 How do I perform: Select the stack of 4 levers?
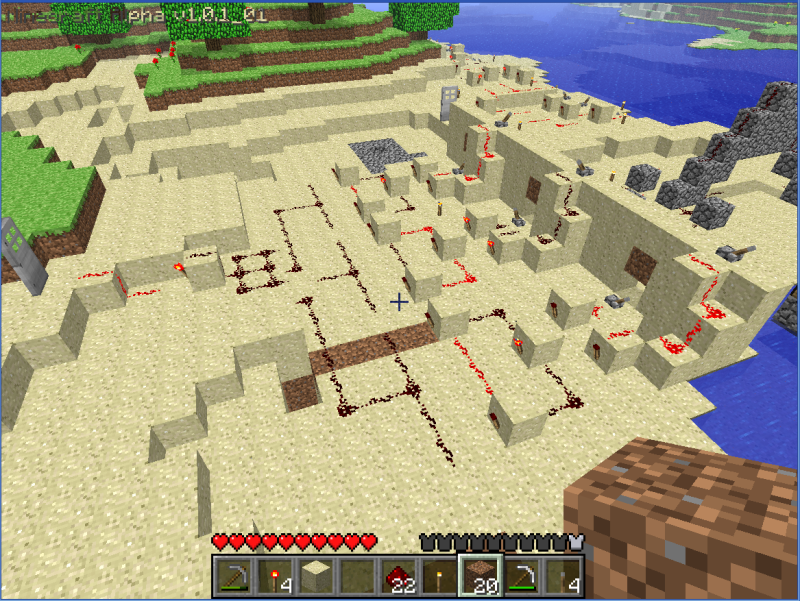coord(561,577)
